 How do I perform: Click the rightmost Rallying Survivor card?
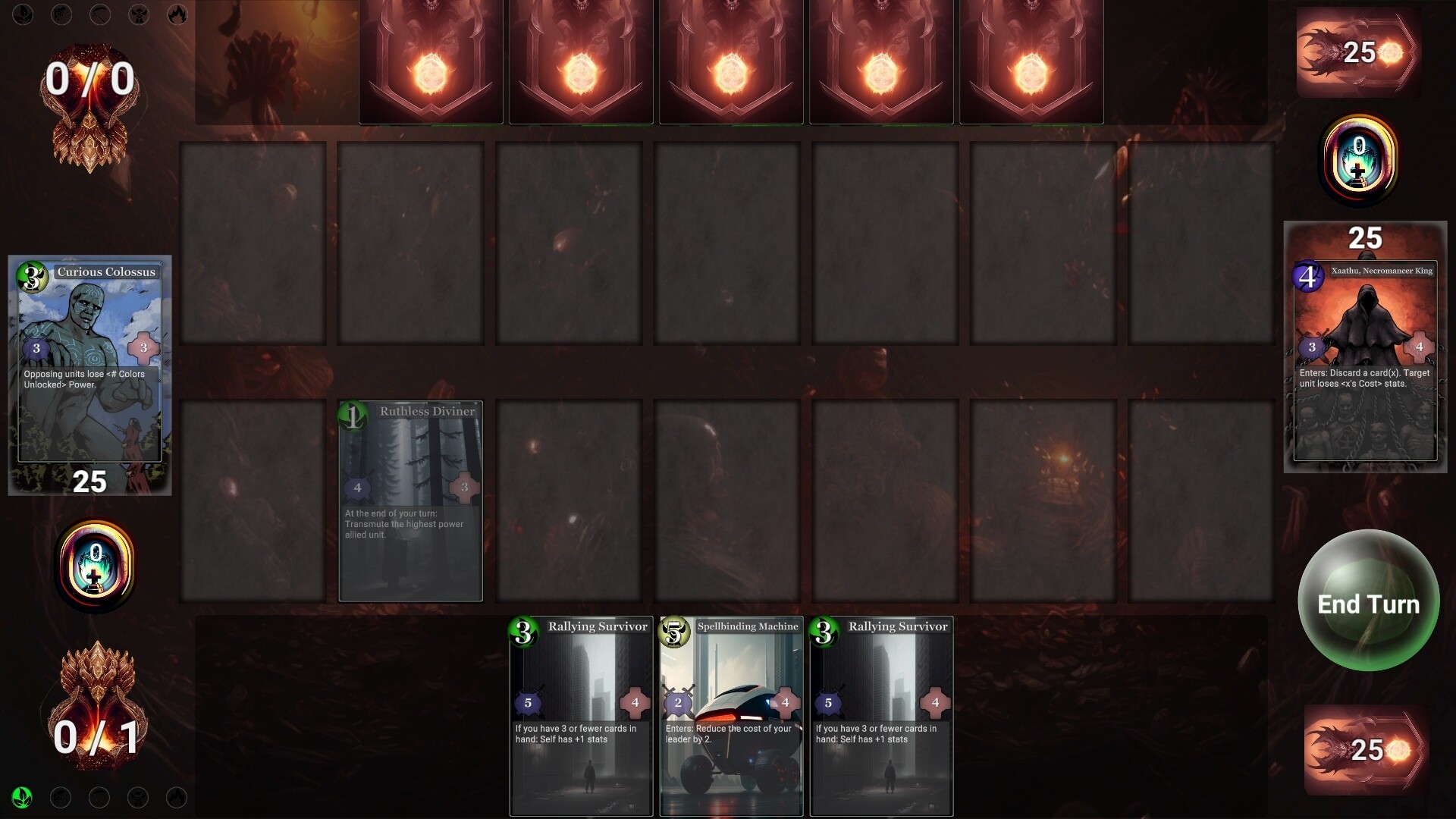(880, 717)
